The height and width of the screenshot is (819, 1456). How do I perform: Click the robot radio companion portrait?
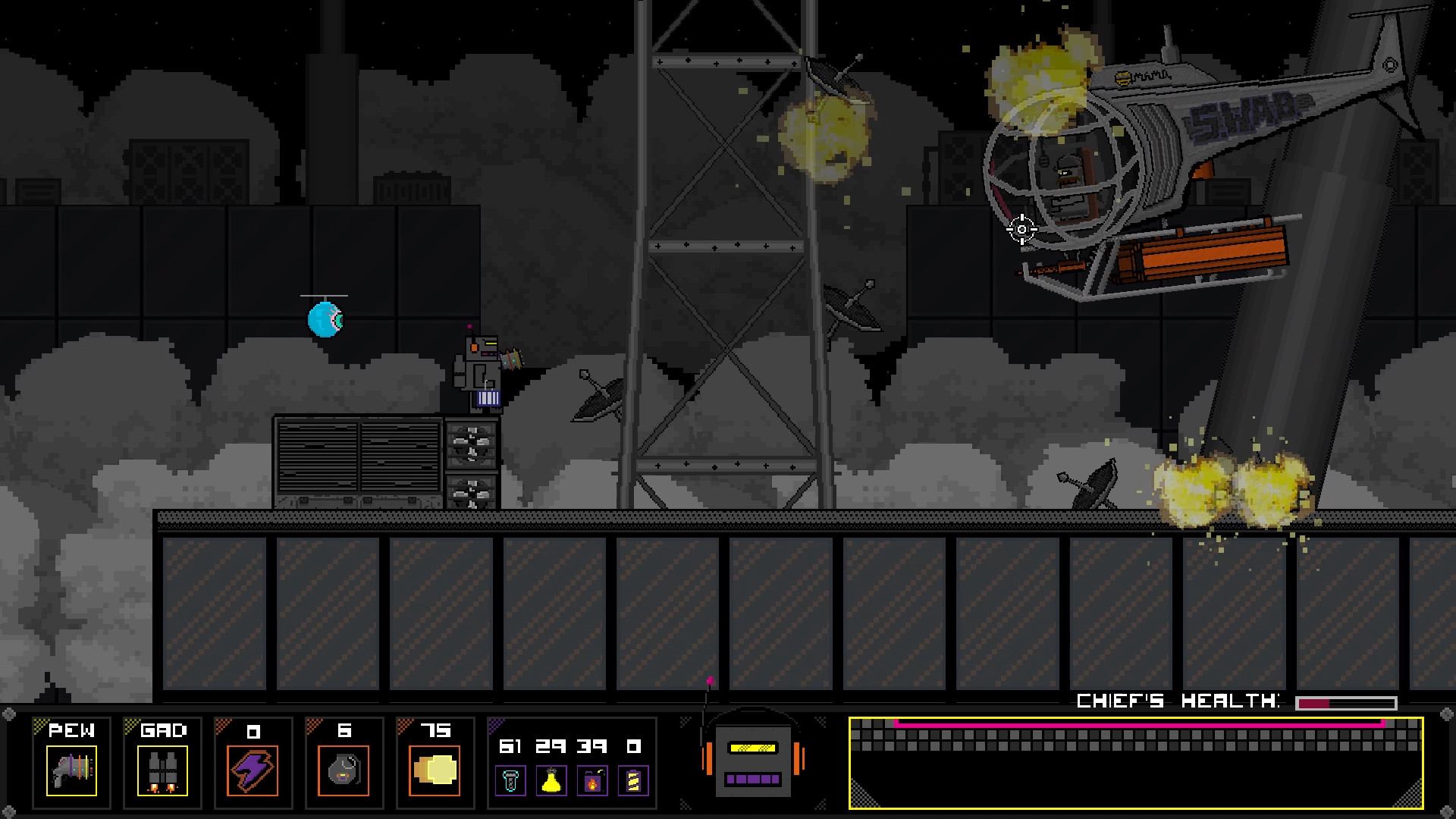tap(752, 762)
